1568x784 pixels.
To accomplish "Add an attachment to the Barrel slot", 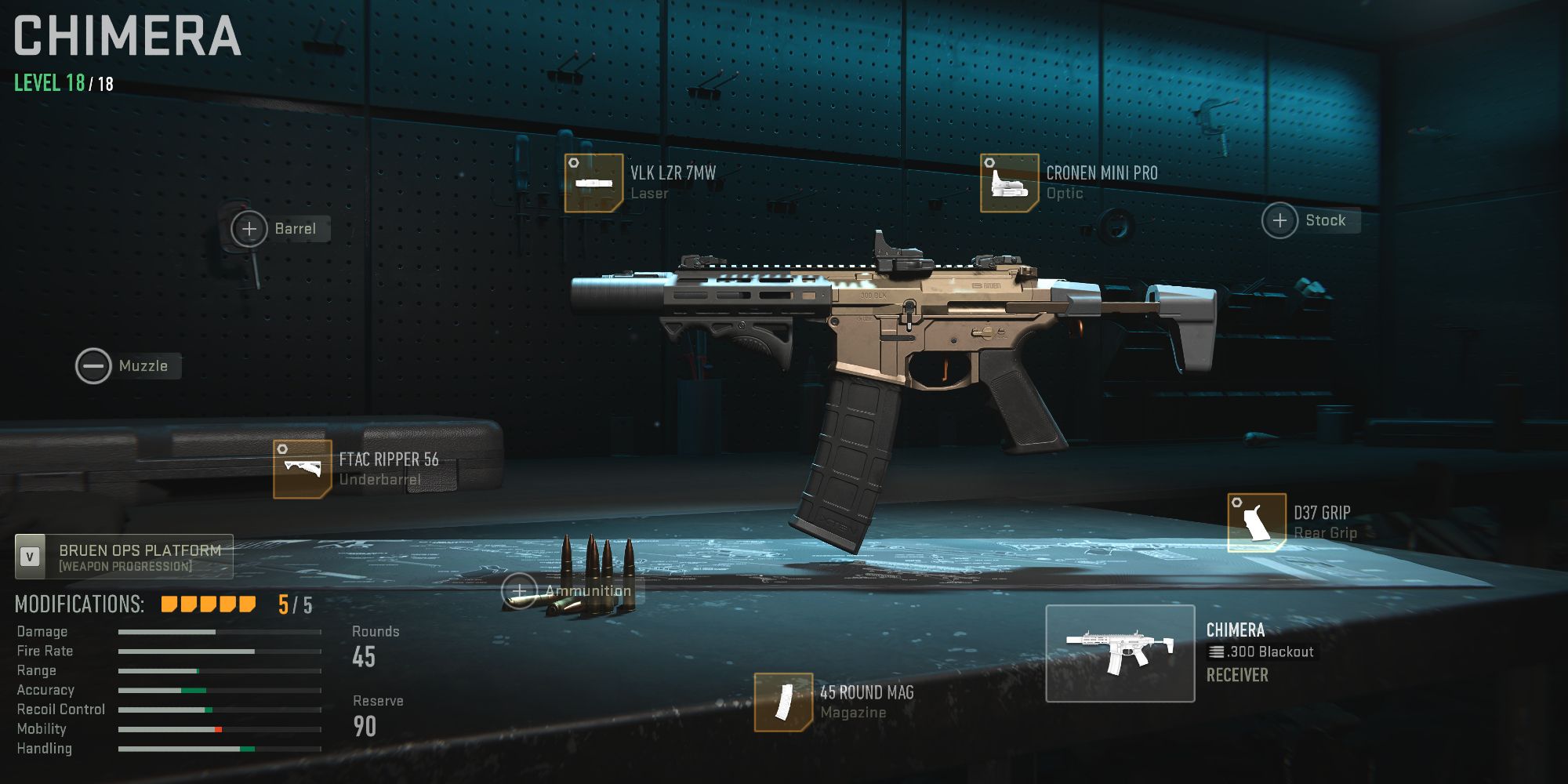I will [x=249, y=229].
